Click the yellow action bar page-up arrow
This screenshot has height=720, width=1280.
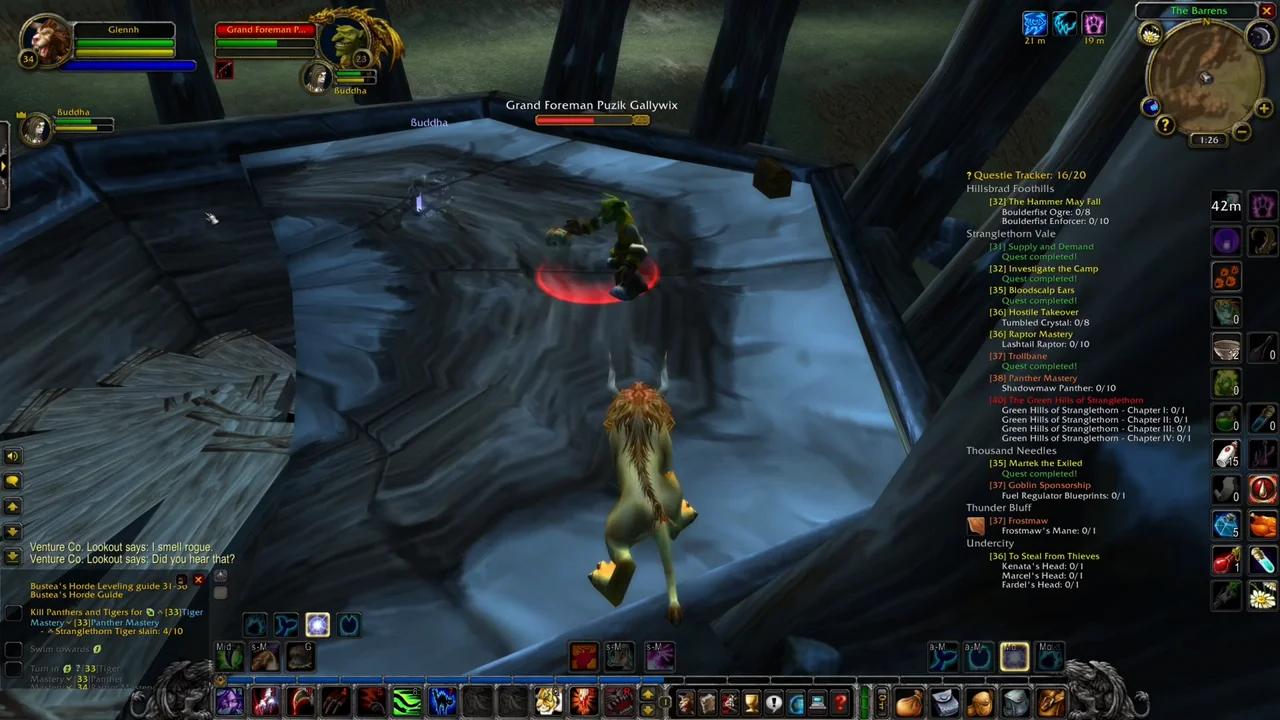(x=648, y=694)
